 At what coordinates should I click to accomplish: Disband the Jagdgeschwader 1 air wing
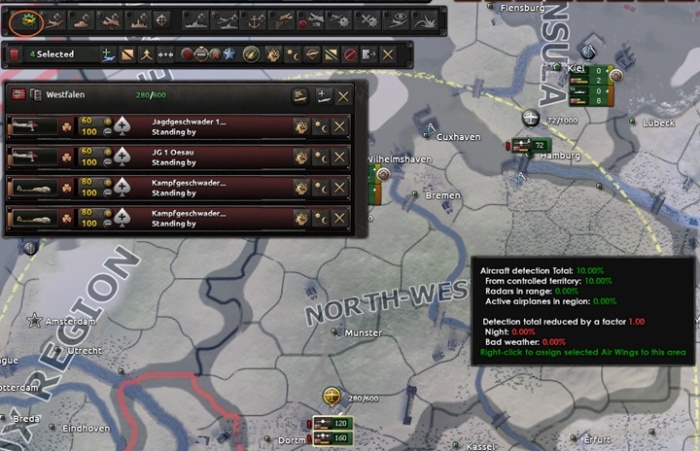click(x=340, y=126)
